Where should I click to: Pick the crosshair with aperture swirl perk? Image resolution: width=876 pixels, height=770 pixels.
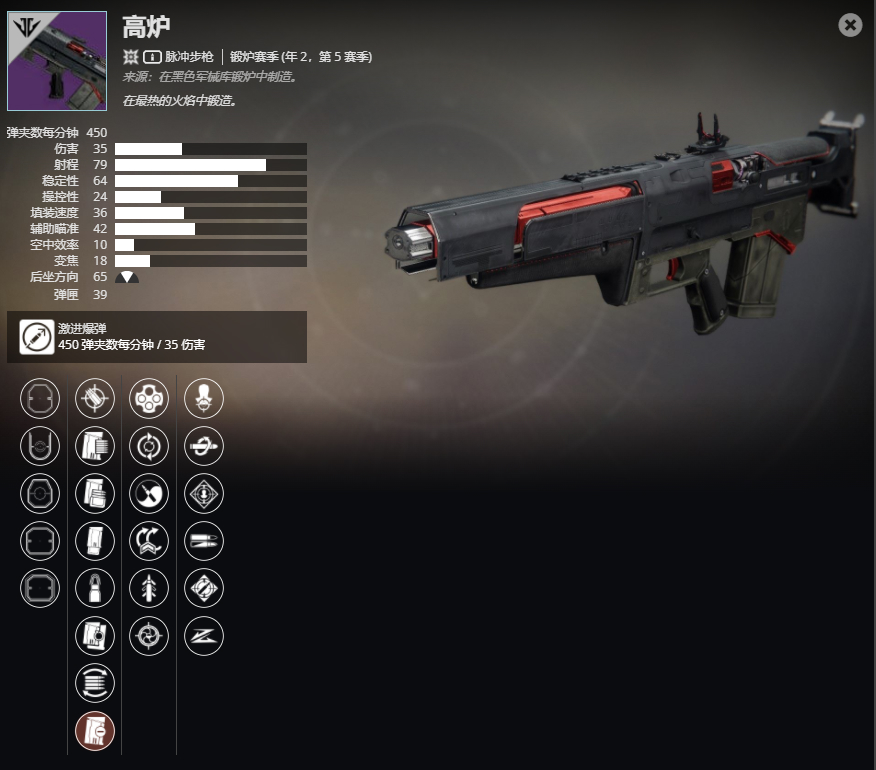[x=149, y=636]
